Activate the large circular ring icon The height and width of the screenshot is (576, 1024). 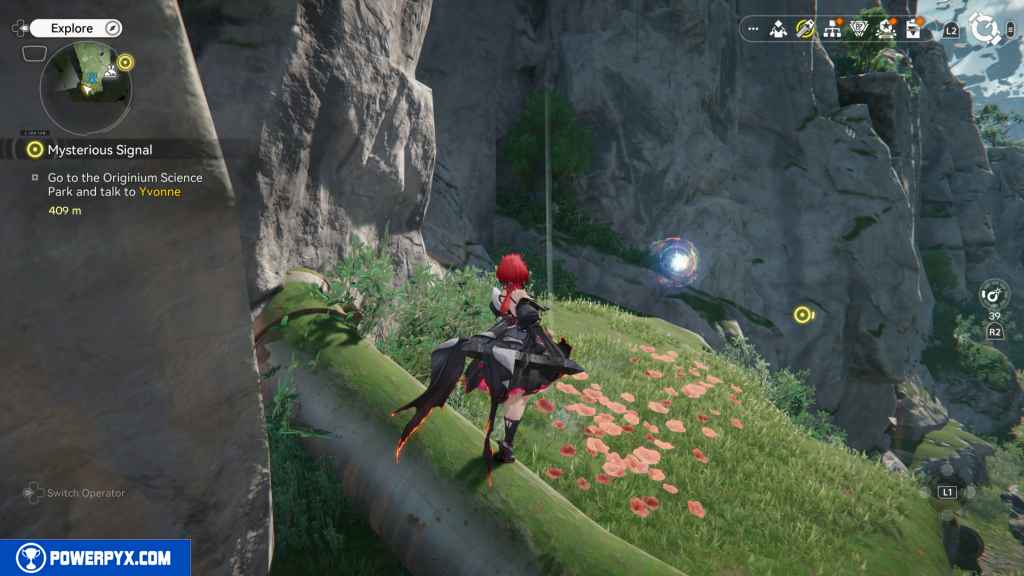pos(986,29)
